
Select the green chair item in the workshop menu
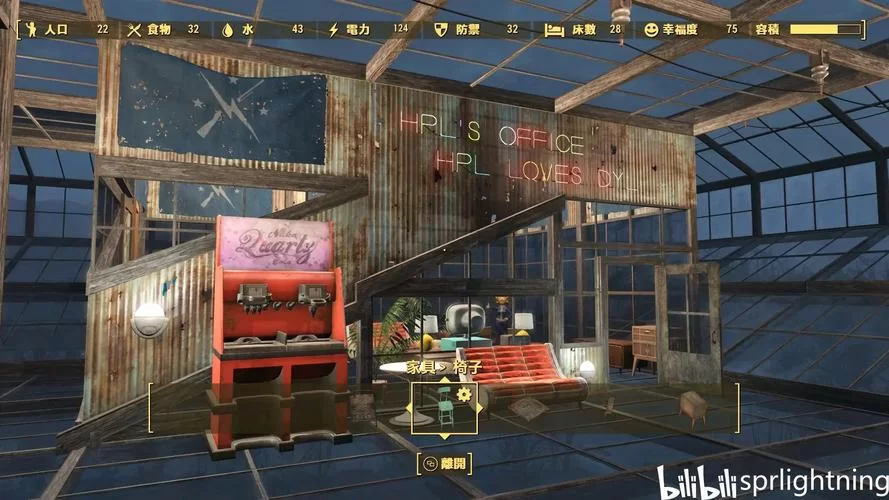pyautogui.click(x=444, y=408)
